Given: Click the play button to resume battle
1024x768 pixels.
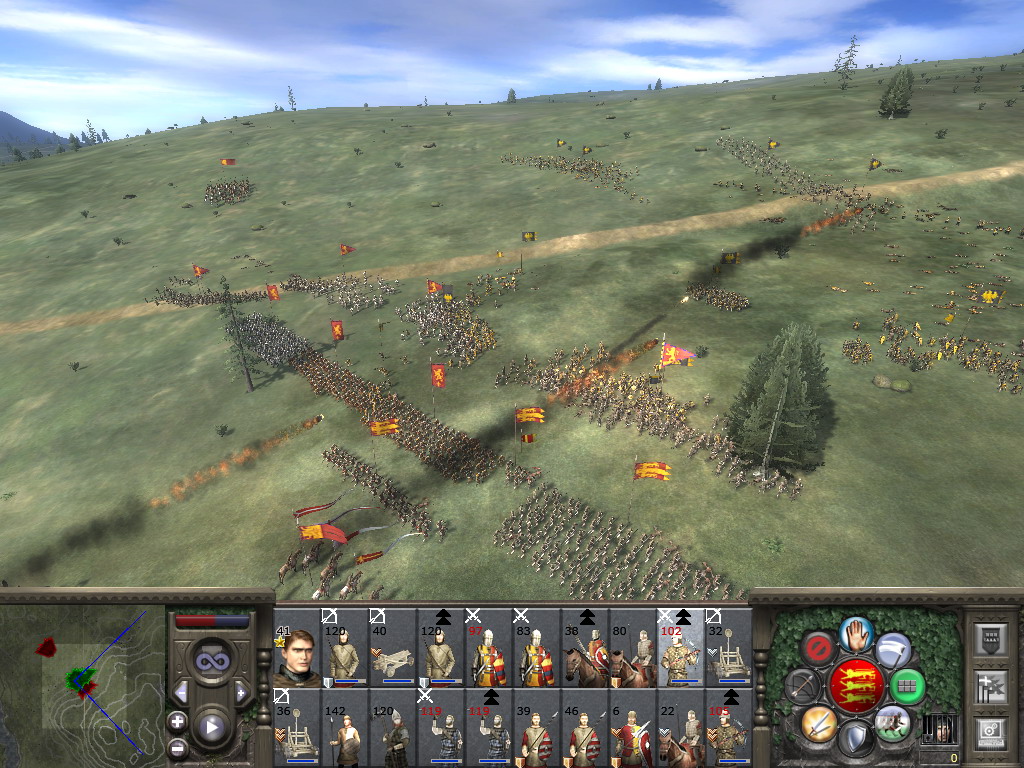Looking at the screenshot, I should tap(210, 727).
